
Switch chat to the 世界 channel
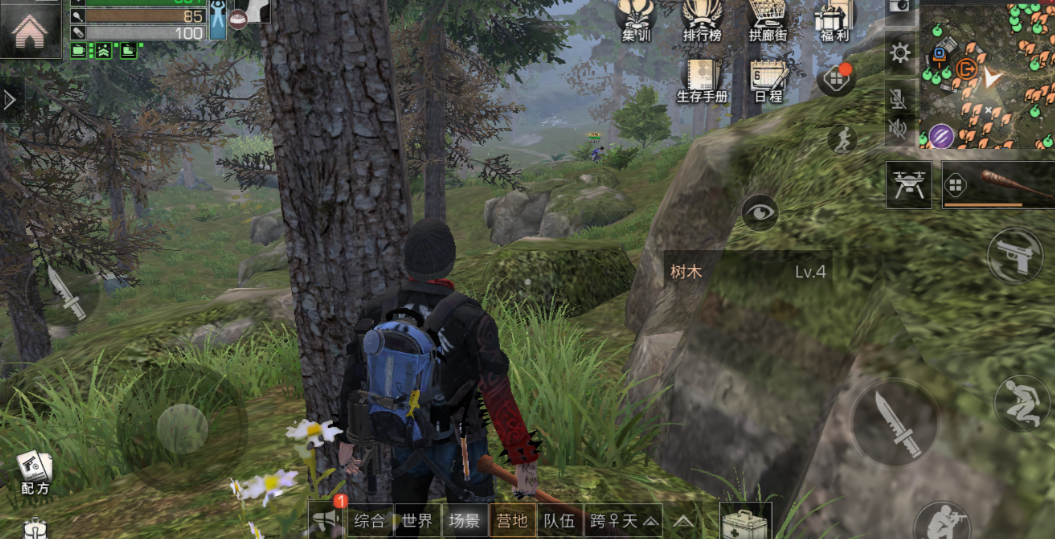417,520
